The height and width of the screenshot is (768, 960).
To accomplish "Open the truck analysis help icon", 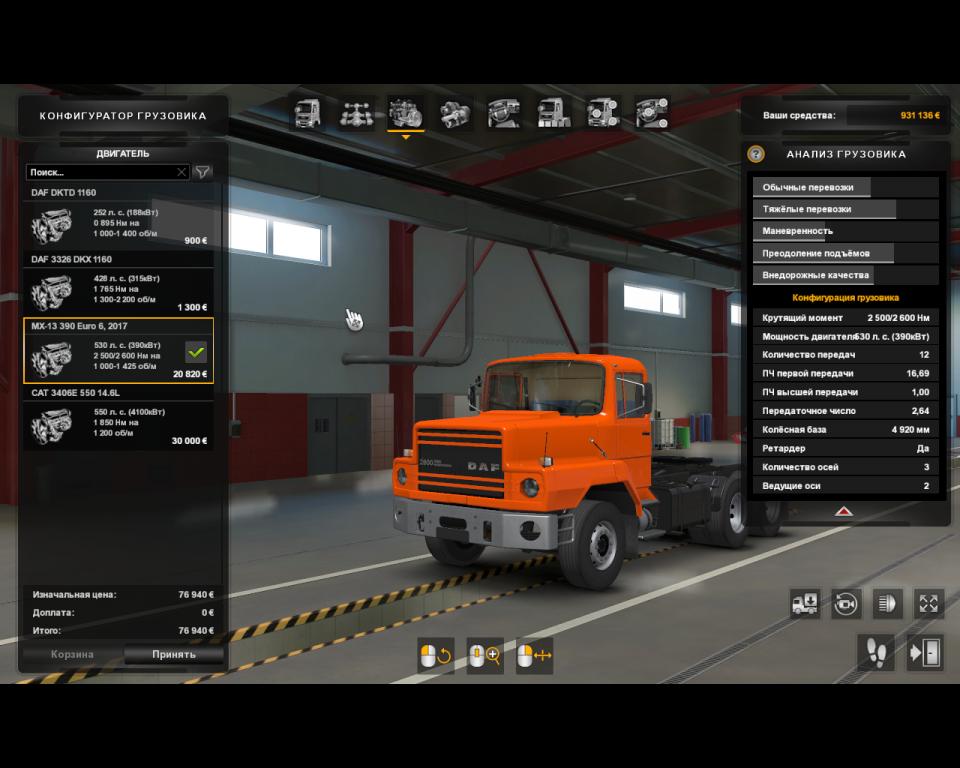I will [x=756, y=154].
